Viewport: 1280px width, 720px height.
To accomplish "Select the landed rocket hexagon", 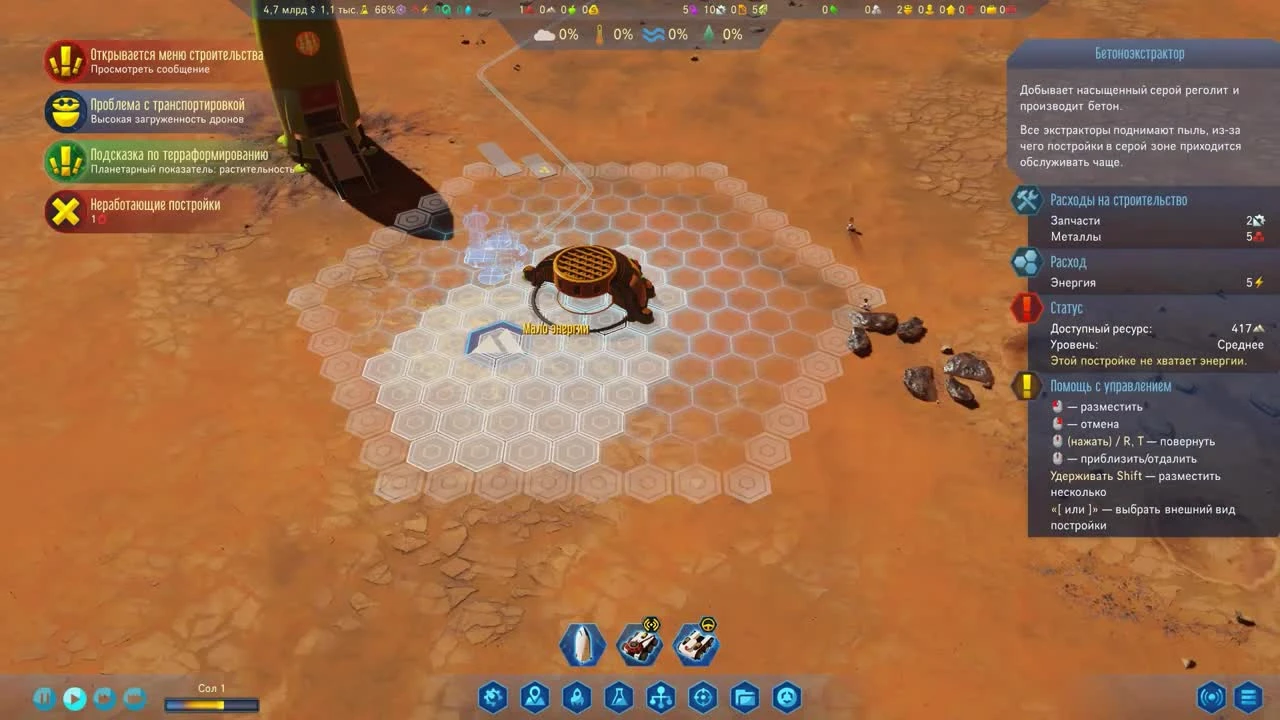I will [x=582, y=644].
